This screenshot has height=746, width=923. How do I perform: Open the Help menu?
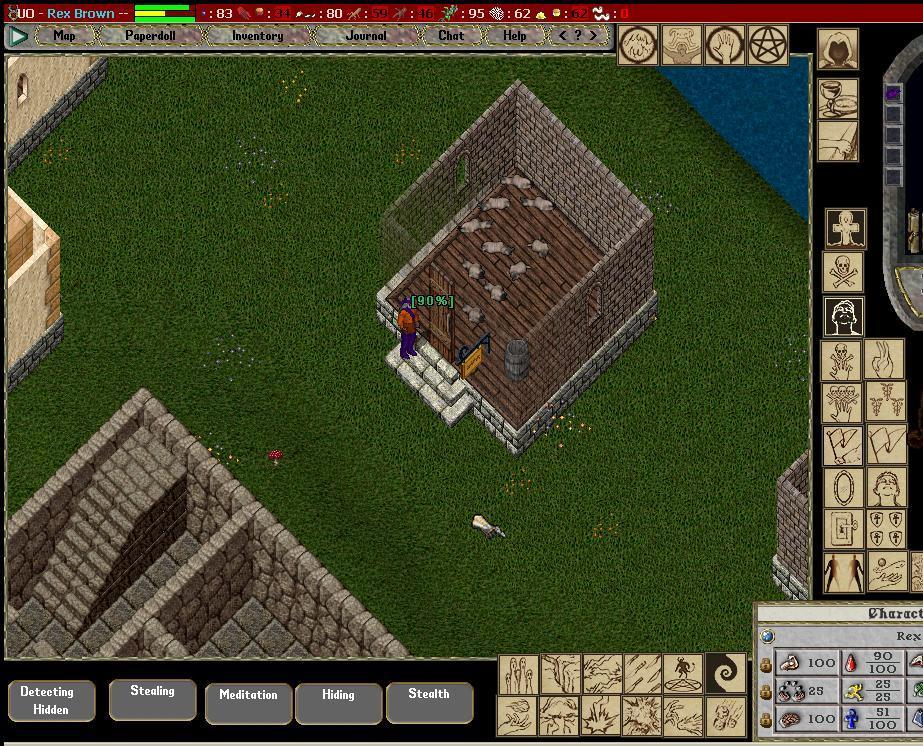click(514, 36)
